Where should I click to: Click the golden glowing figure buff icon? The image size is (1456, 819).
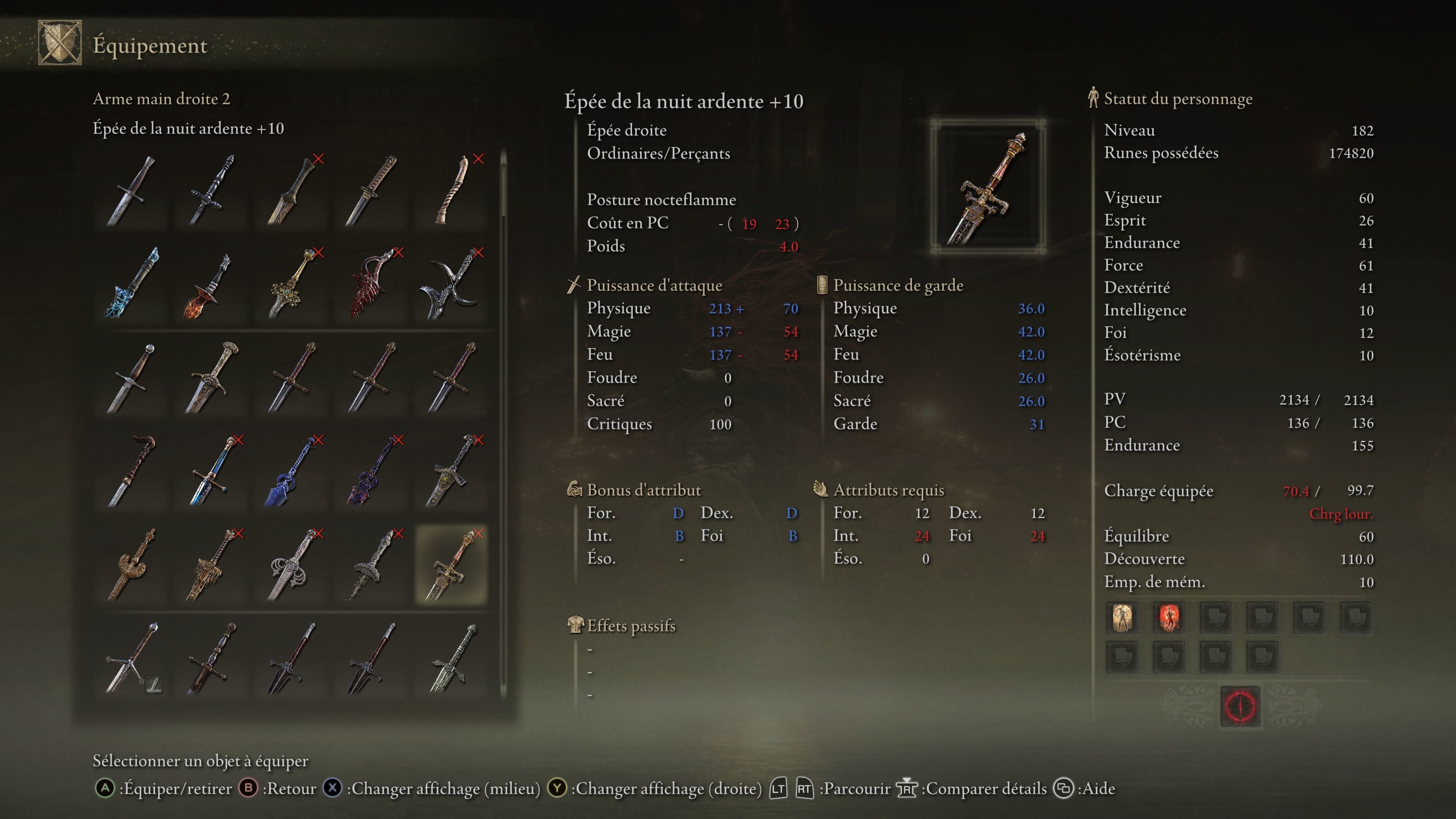(1122, 617)
